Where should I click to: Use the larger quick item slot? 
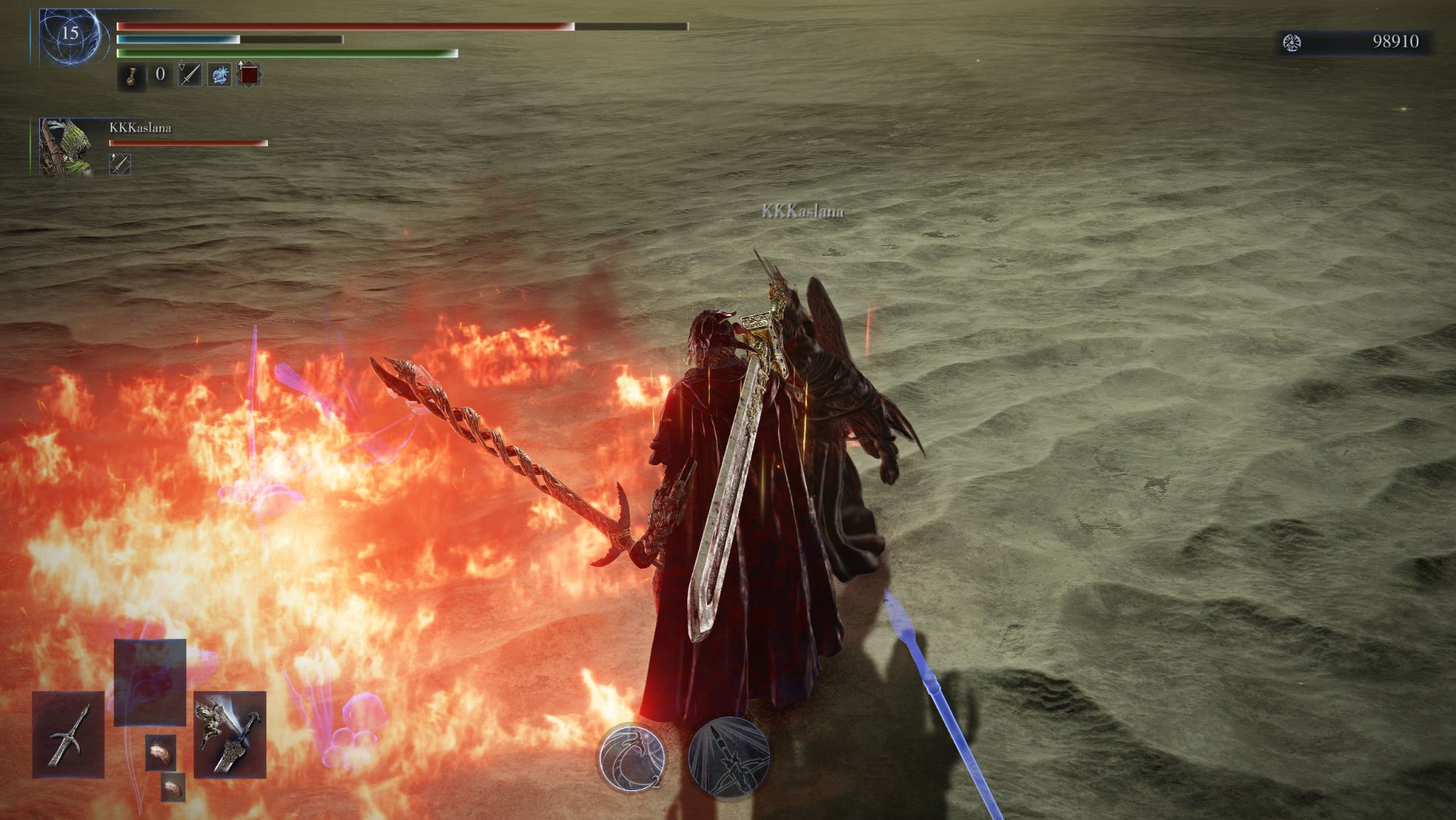coord(161,751)
